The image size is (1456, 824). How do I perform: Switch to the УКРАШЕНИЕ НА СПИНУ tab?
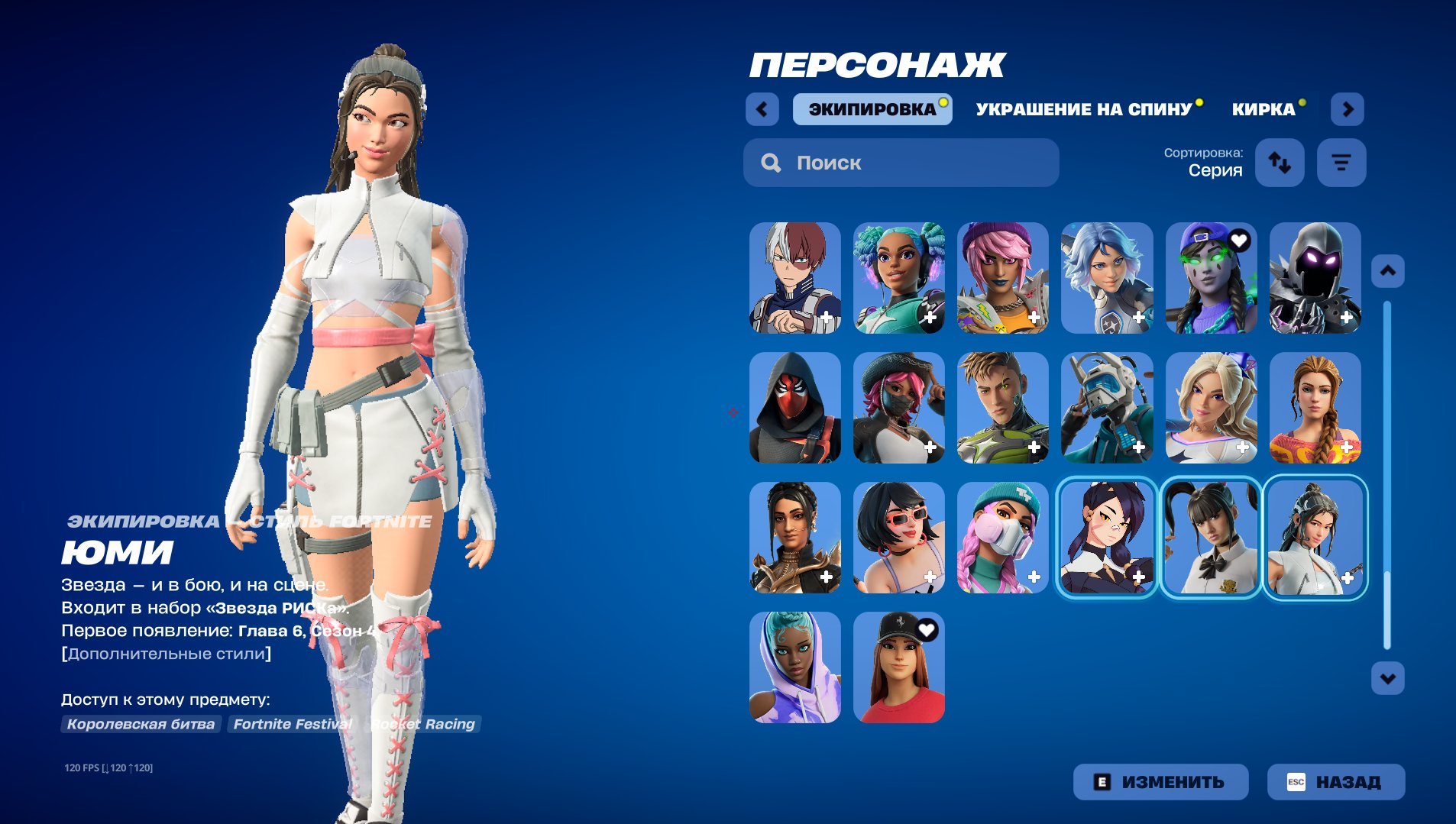(1082, 108)
